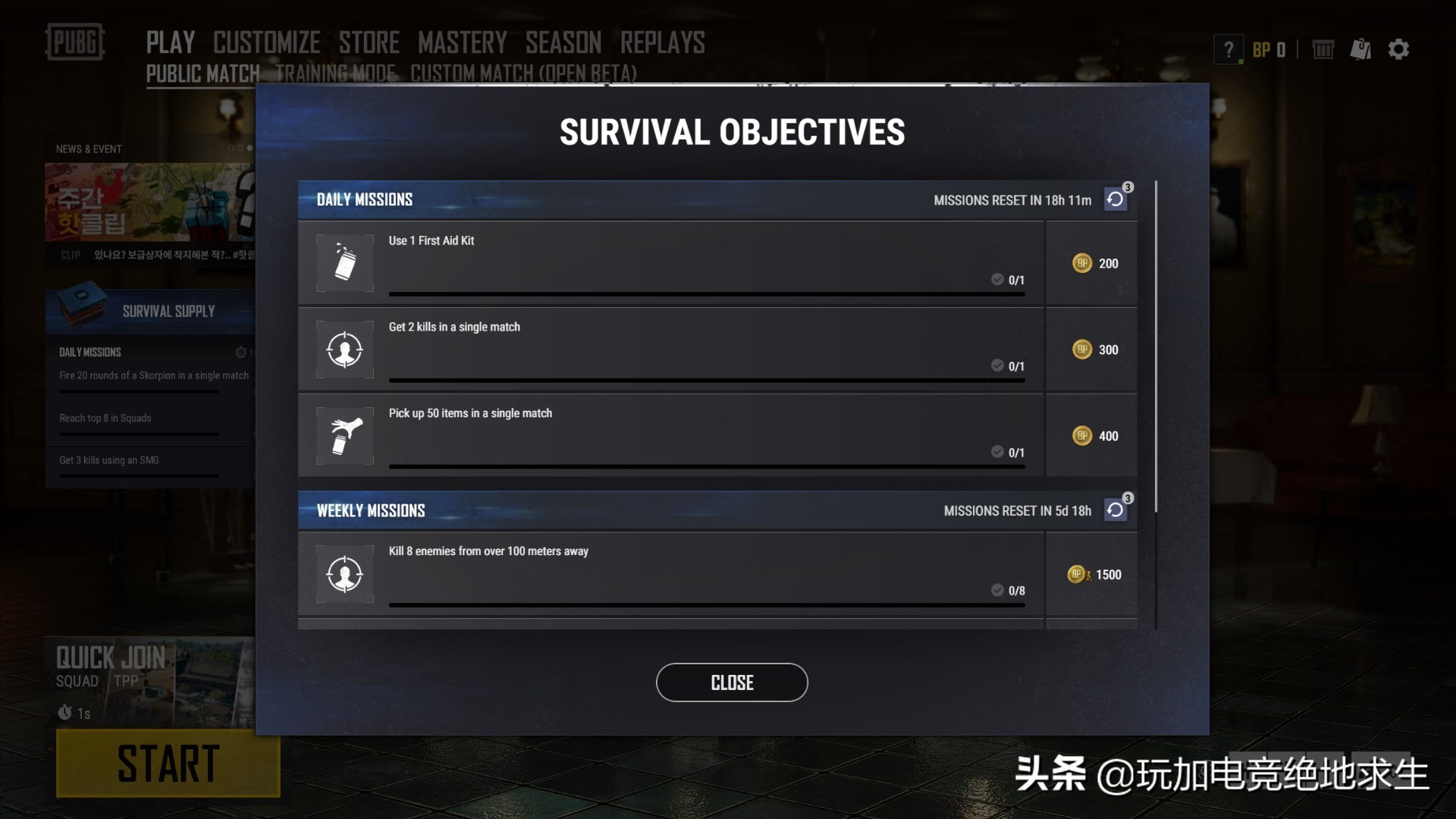Select the kill target icon for 2 kills mission
Viewport: 1456px width, 819px height.
click(344, 349)
